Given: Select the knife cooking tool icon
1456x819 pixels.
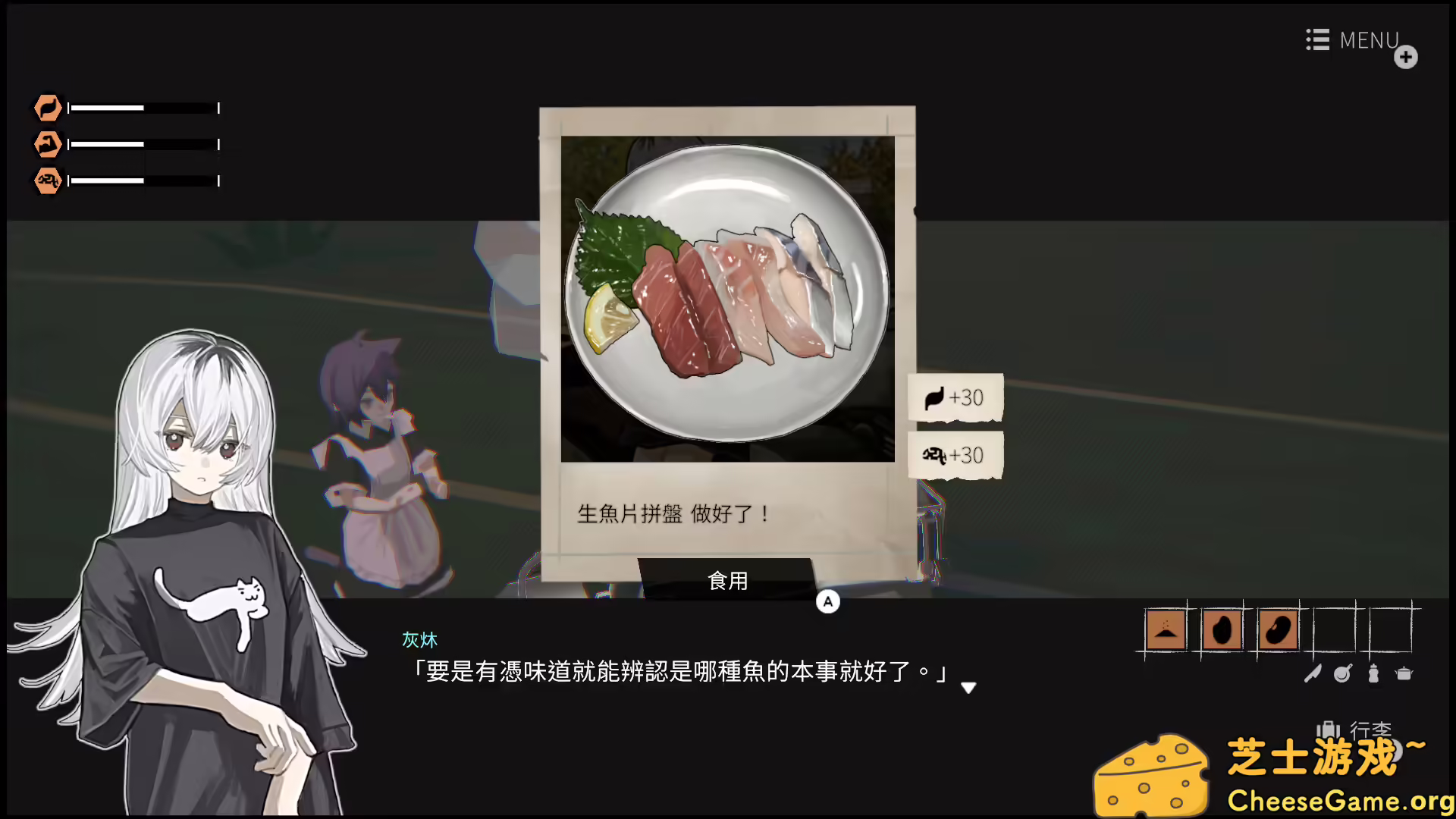Looking at the screenshot, I should (1313, 673).
